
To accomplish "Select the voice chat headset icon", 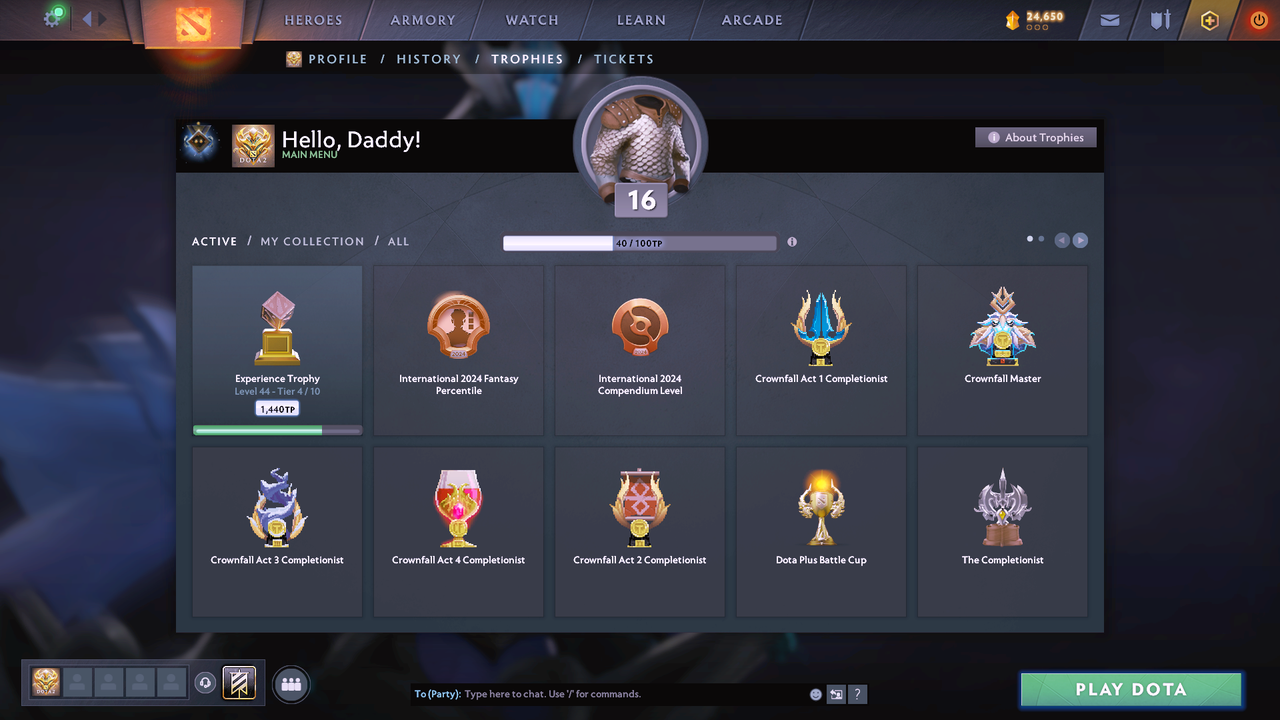I will tap(207, 682).
